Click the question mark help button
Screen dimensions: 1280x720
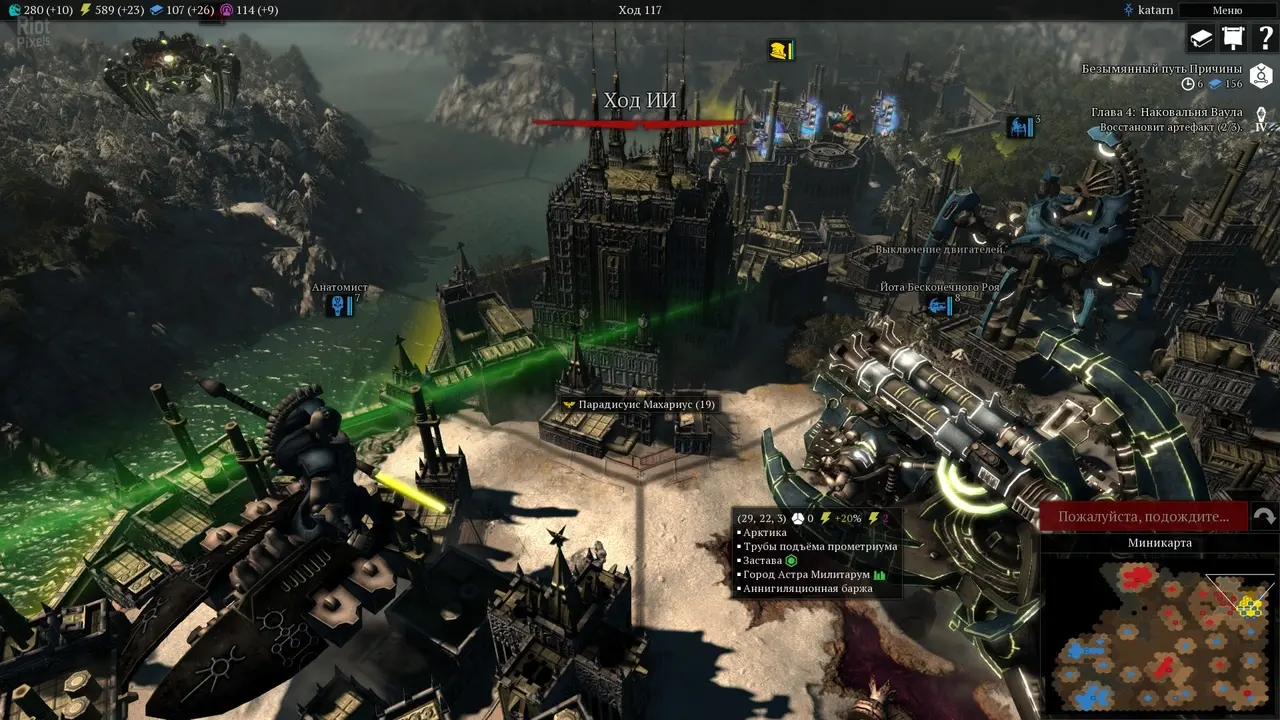click(1264, 38)
